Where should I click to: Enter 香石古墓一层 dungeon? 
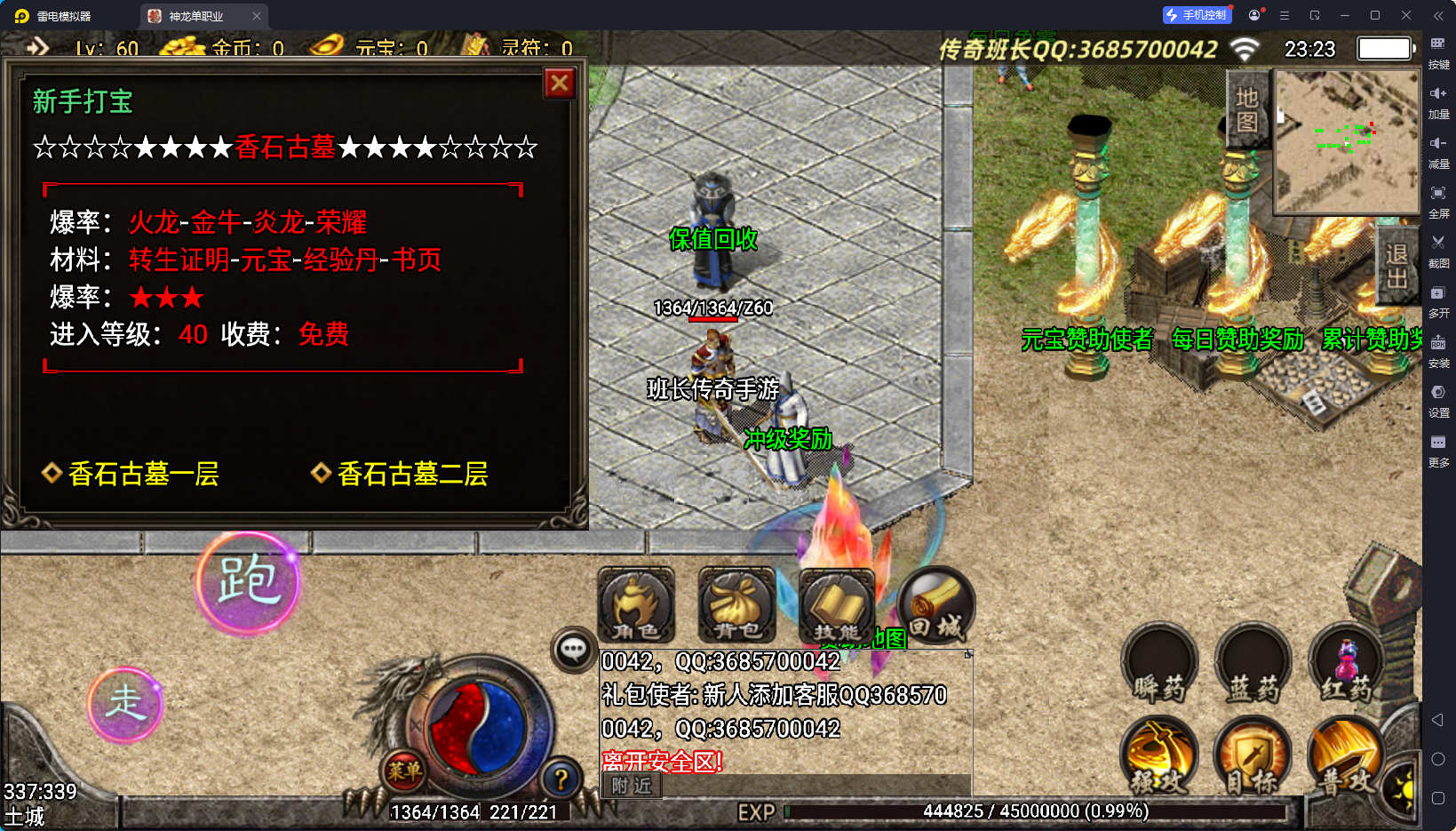point(142,474)
